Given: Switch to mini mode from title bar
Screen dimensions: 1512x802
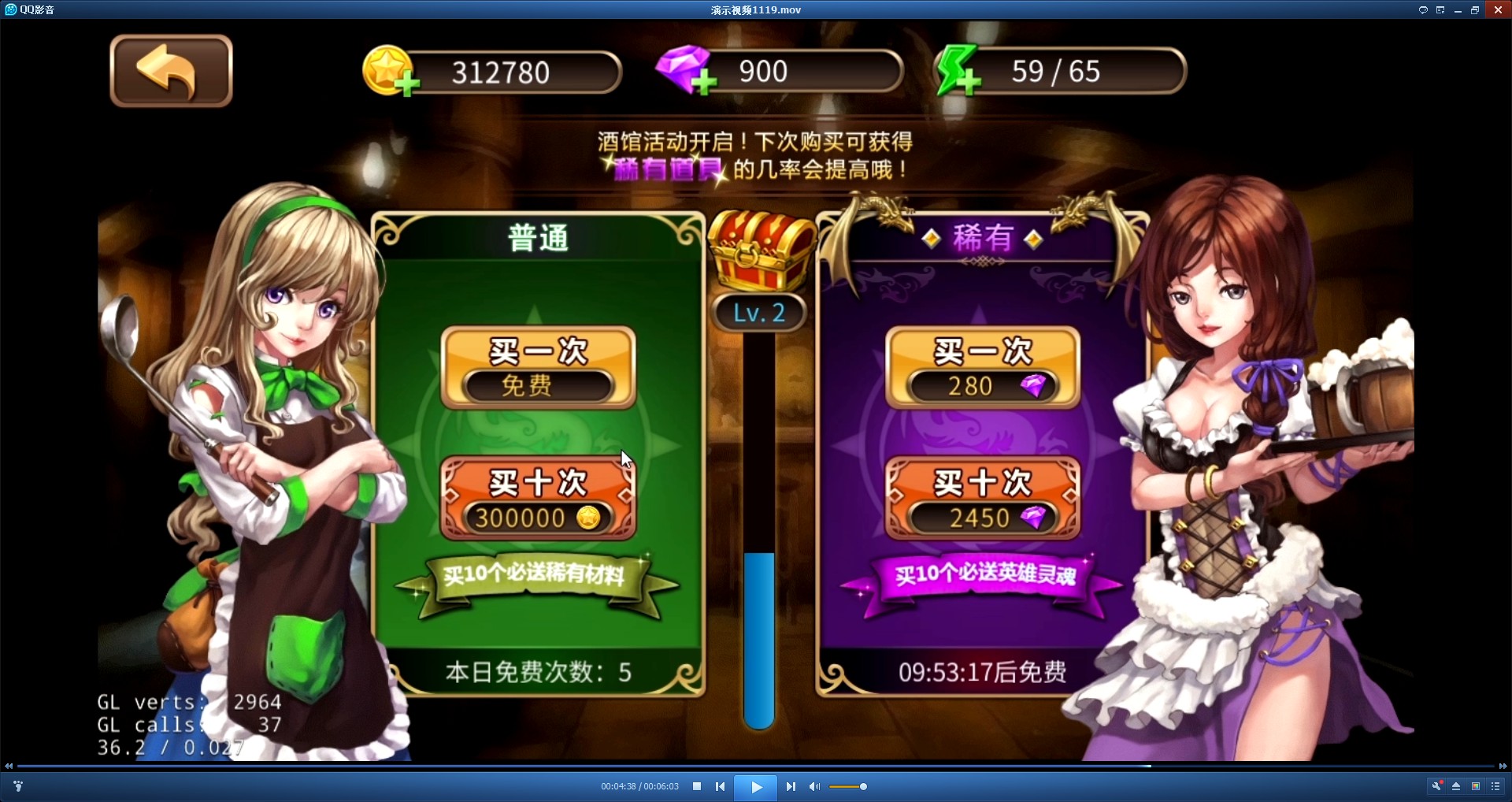Looking at the screenshot, I should [1441, 9].
